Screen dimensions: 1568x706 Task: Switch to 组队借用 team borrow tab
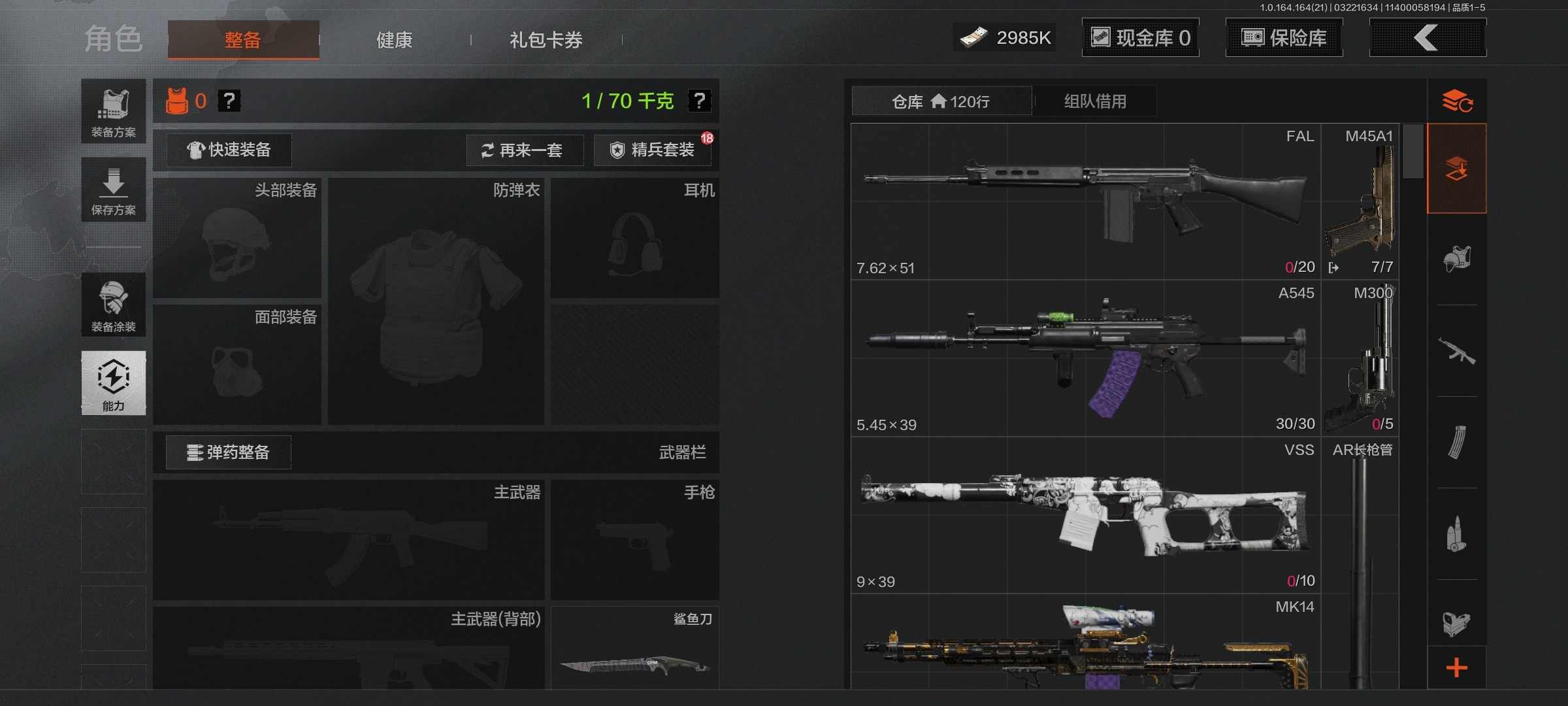click(x=1095, y=101)
